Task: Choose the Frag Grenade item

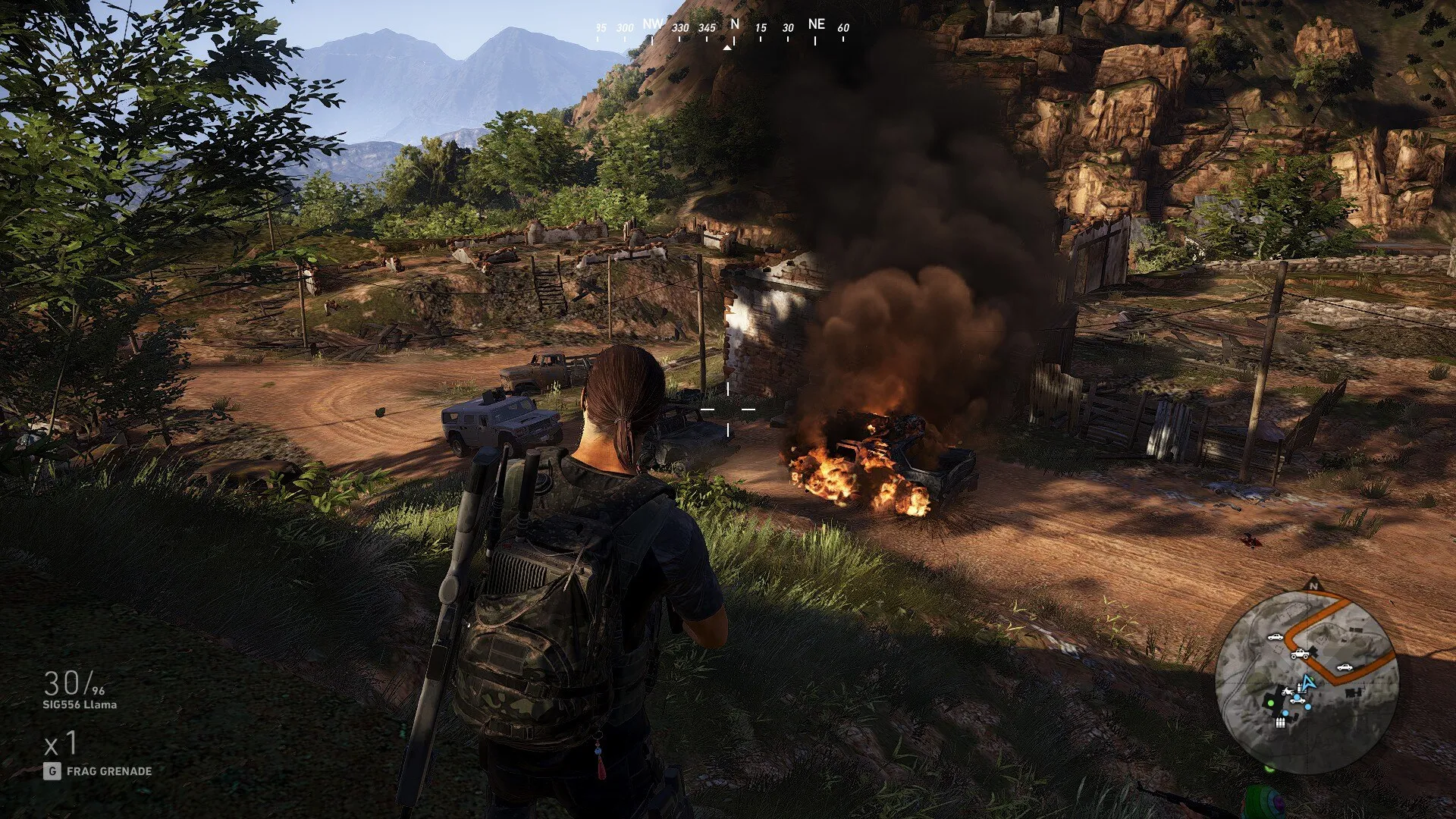Action: point(108,771)
